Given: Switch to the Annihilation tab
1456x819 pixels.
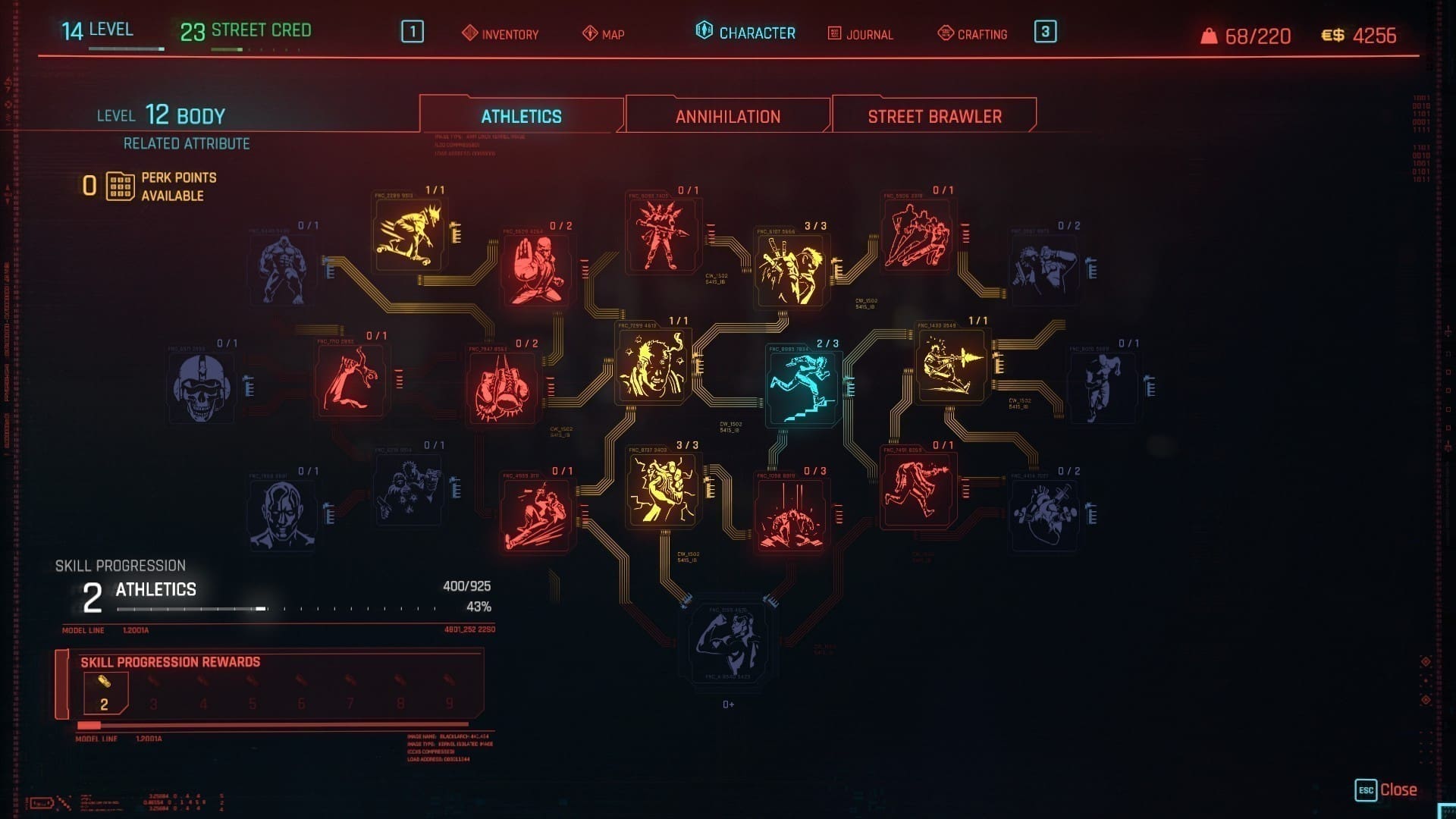Looking at the screenshot, I should point(727,116).
